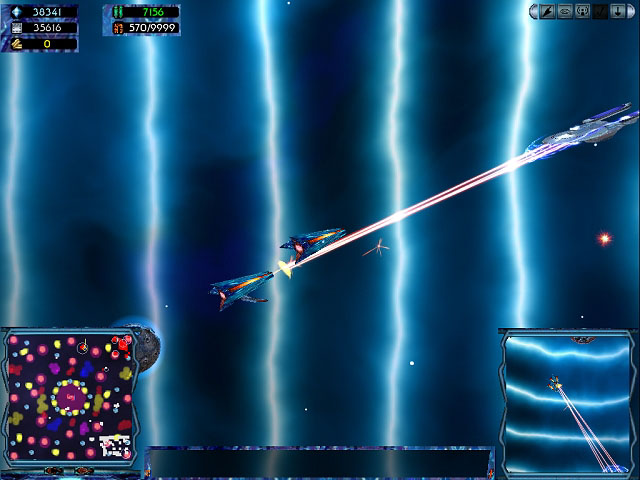Click the lightning bolt icon in top toolbar
The width and height of the screenshot is (640, 480).
coord(548,11)
